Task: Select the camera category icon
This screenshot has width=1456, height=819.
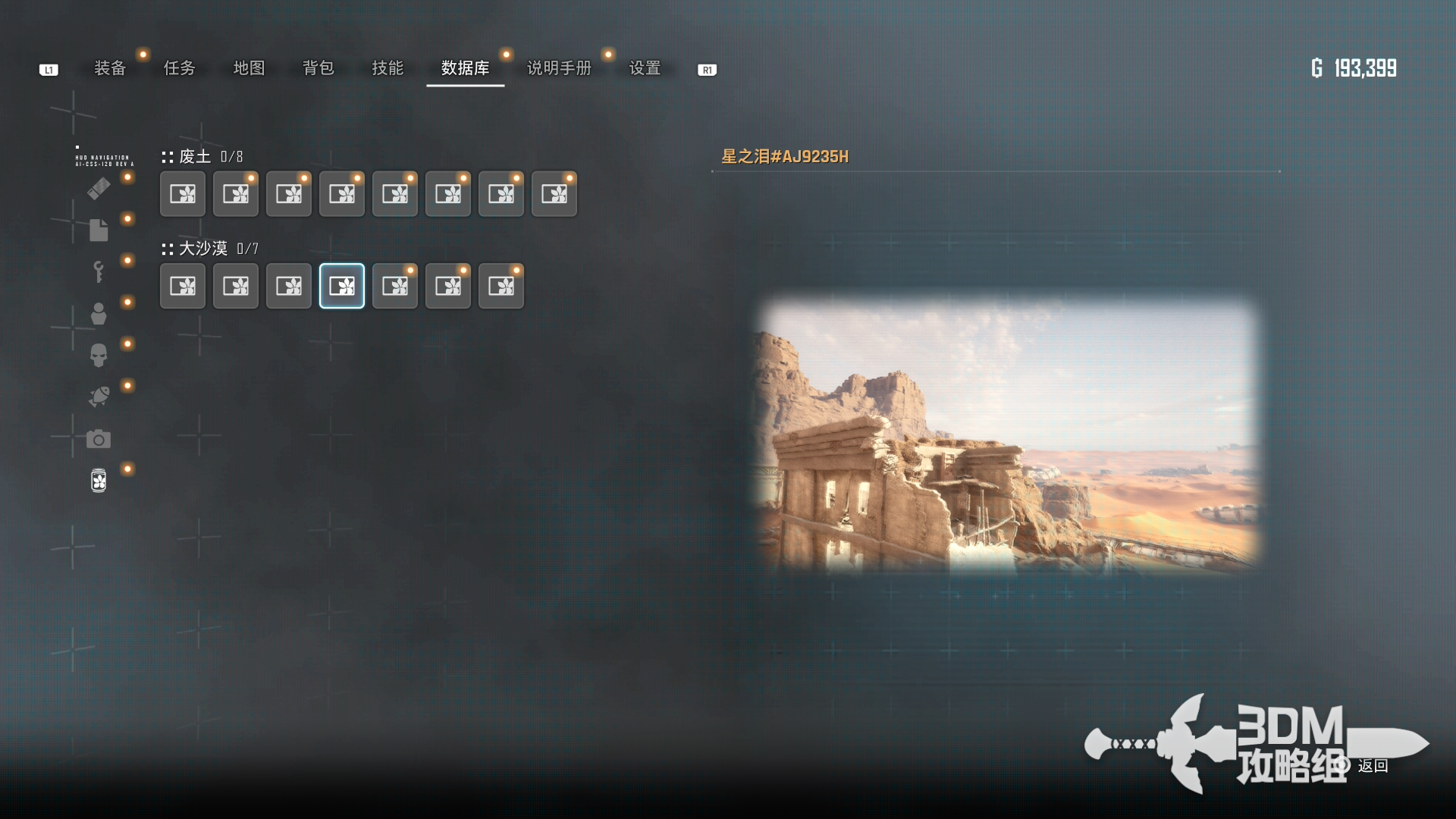Action: 99,439
